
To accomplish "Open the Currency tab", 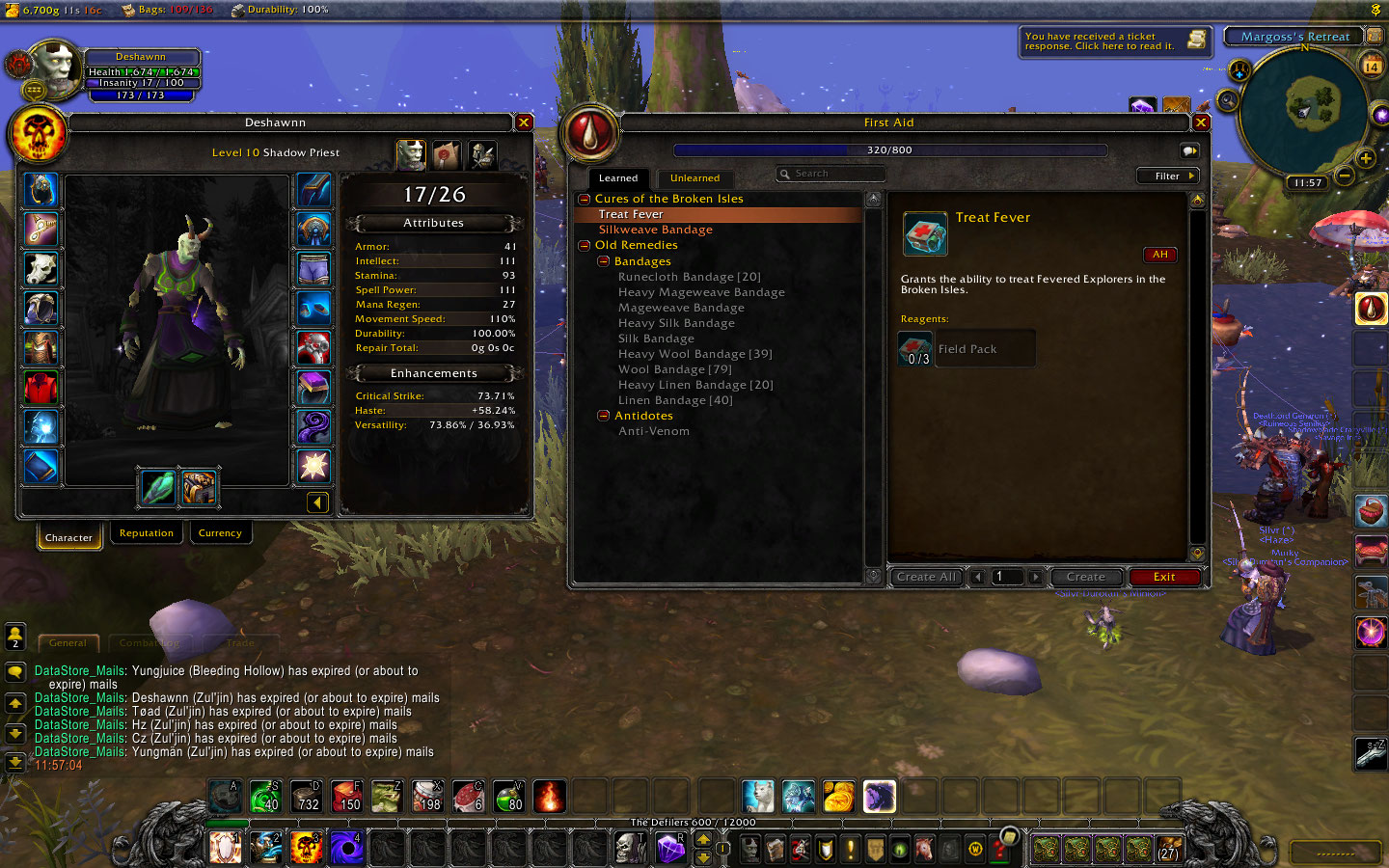I will tap(220, 533).
